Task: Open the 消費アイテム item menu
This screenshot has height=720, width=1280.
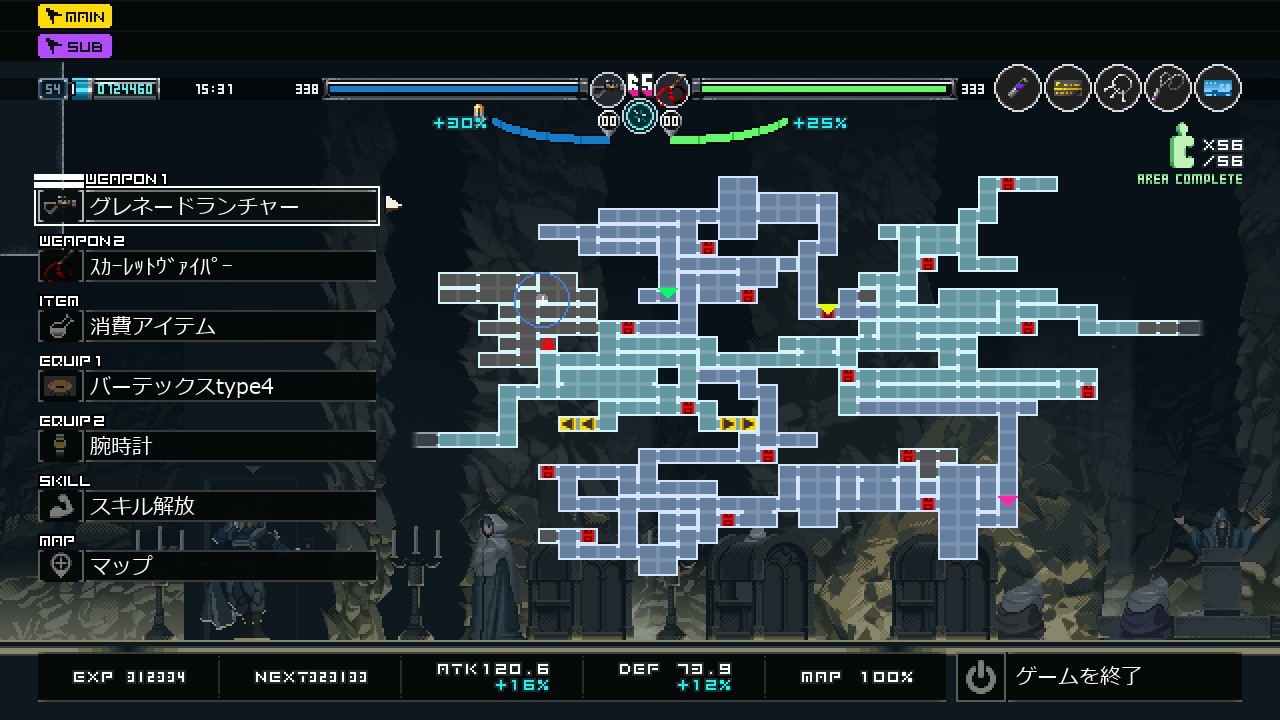Action: (207, 326)
